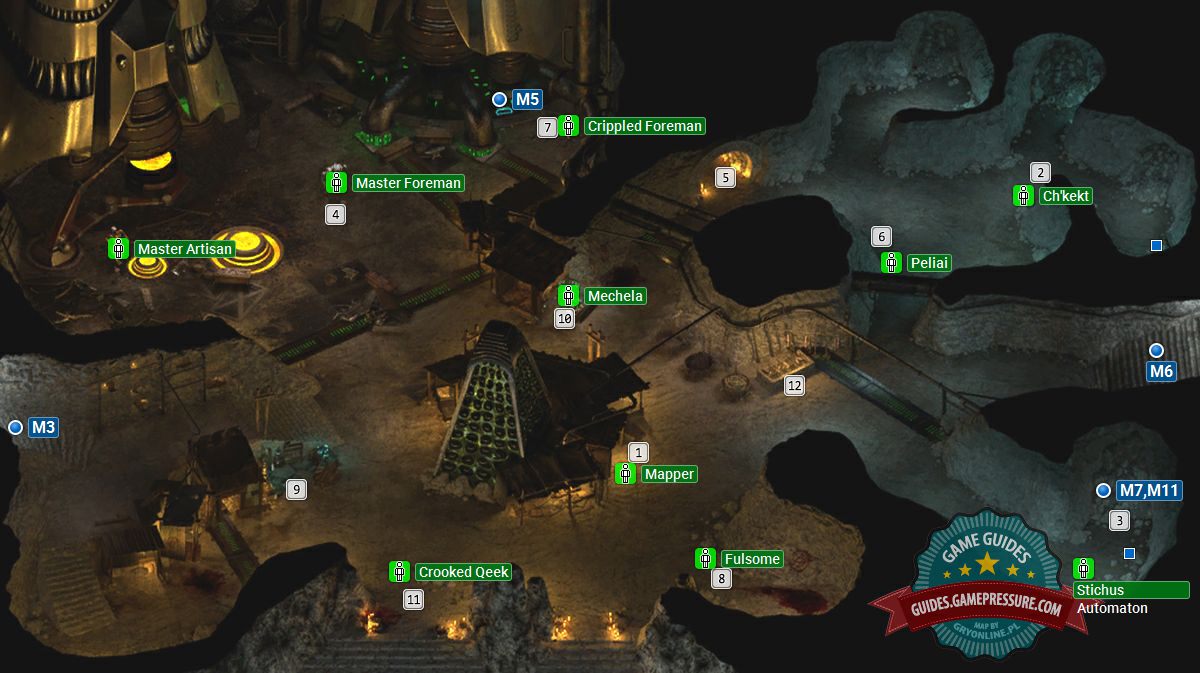Click numbered map marker 3

click(1119, 520)
